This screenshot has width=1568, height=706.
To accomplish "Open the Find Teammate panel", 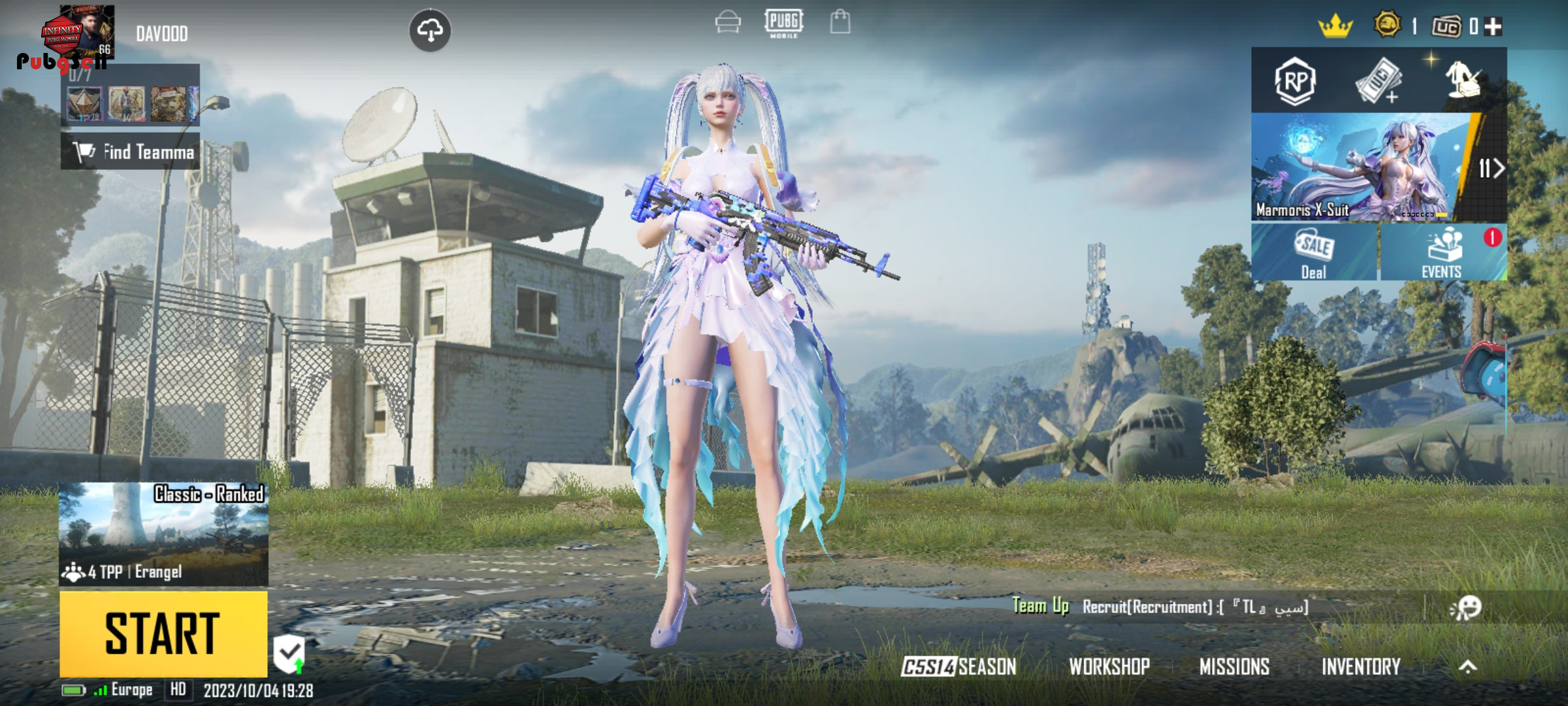I will tap(131, 152).
